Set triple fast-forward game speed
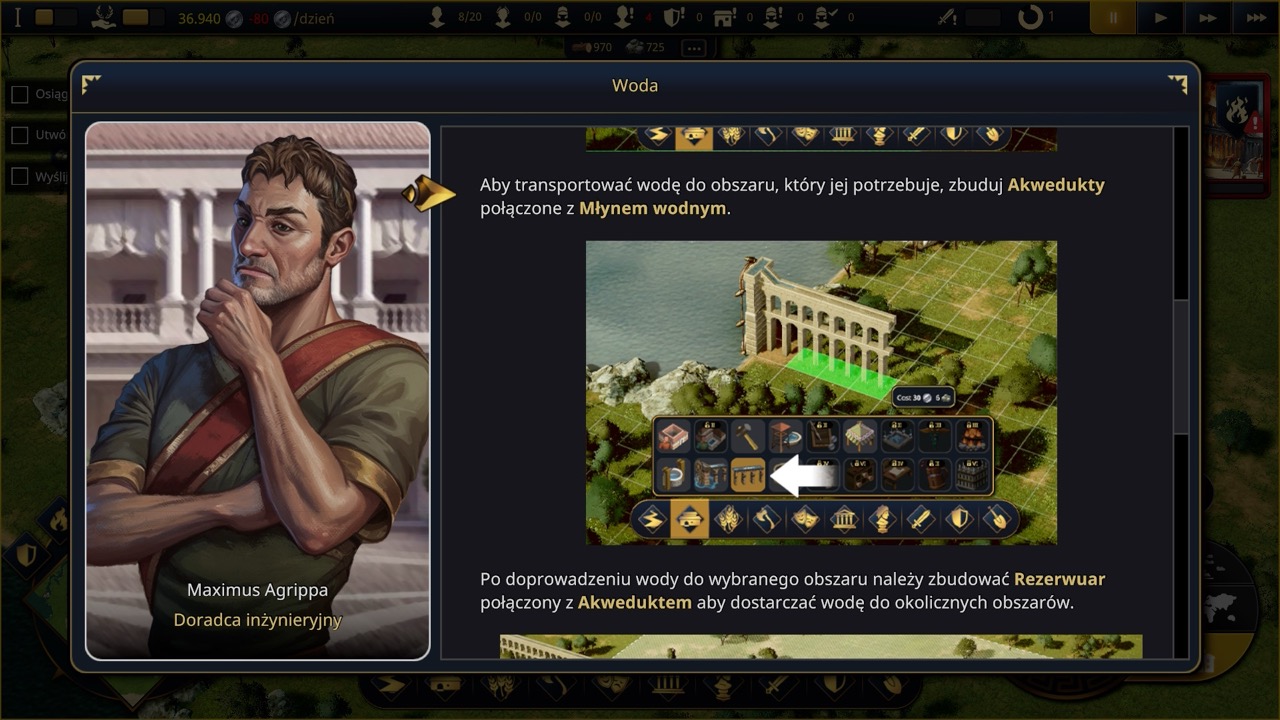This screenshot has width=1280, height=720. [1255, 18]
